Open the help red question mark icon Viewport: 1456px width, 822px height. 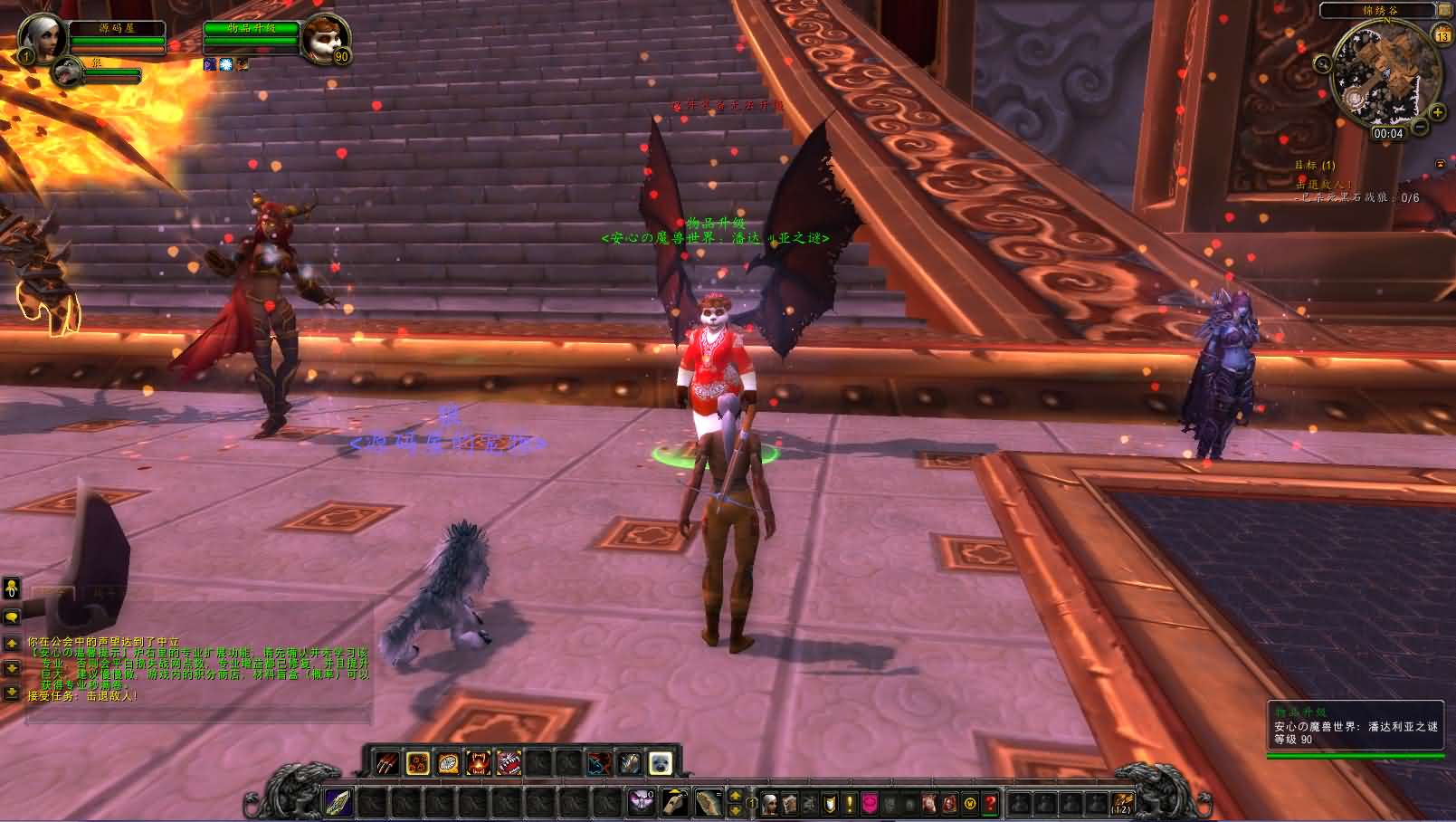tap(990, 804)
